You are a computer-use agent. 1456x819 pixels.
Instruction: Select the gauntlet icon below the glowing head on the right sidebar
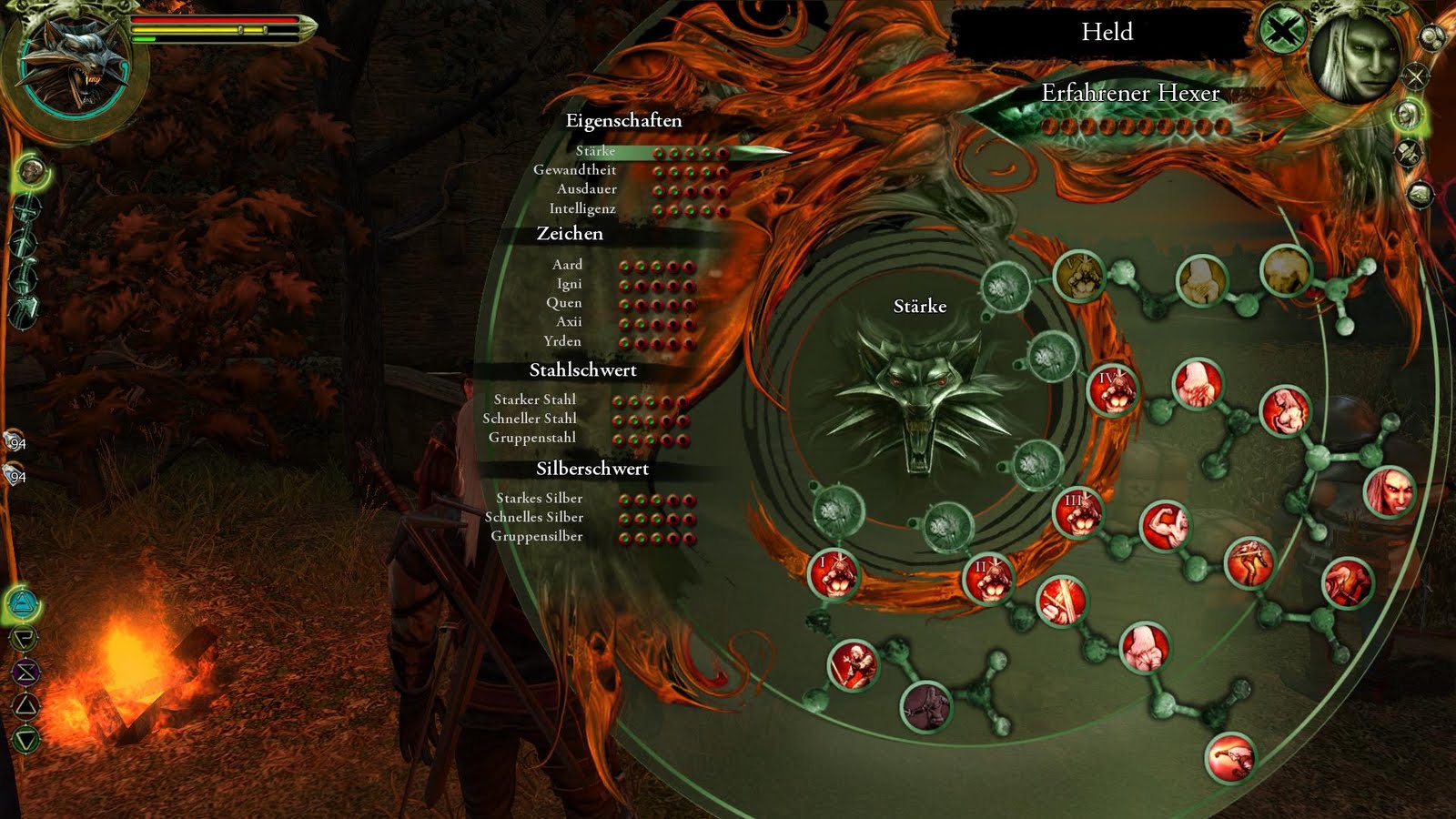tap(1410, 153)
